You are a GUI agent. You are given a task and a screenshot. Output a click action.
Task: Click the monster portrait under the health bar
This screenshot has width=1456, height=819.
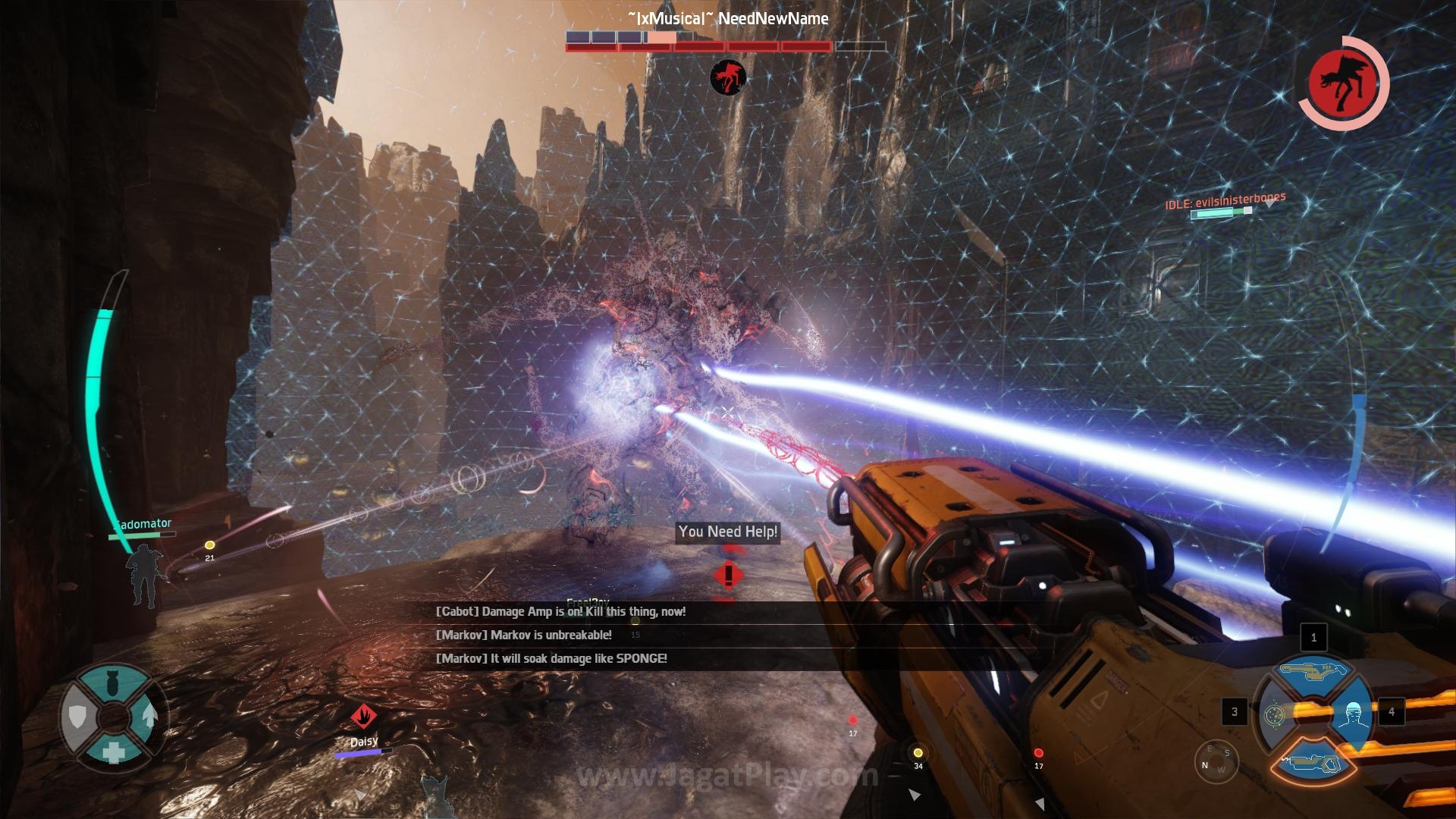pos(728,77)
